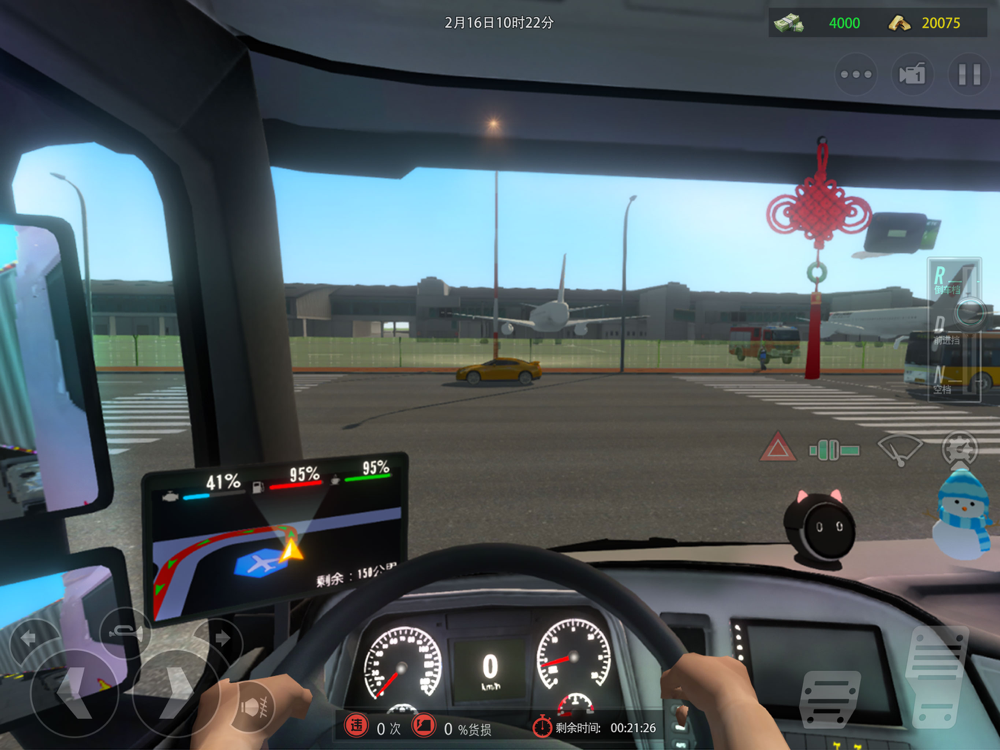This screenshot has height=750, width=1000.
Task: Tap the green seatbelt buckle icon
Action: point(834,450)
